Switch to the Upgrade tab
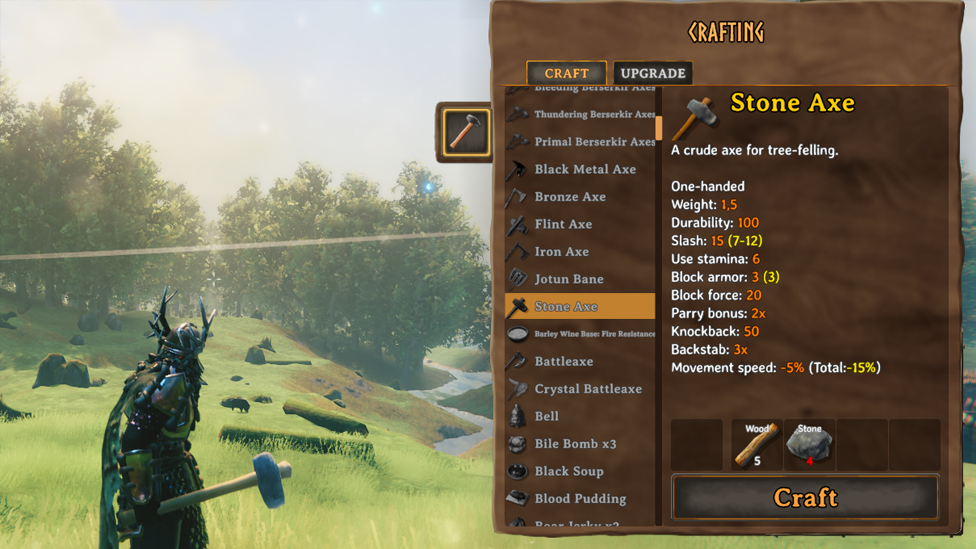This screenshot has height=549, width=976. coord(652,73)
